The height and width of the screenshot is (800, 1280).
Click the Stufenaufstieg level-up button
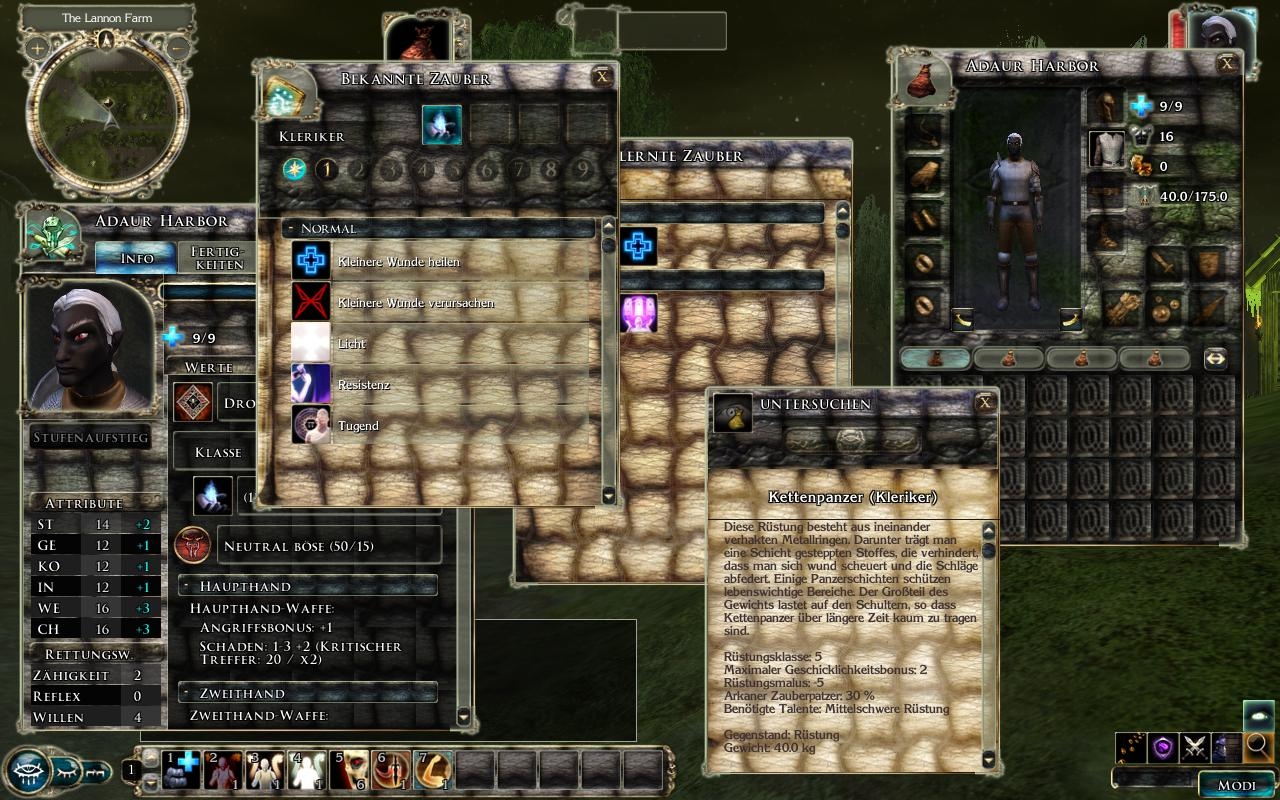(91, 438)
